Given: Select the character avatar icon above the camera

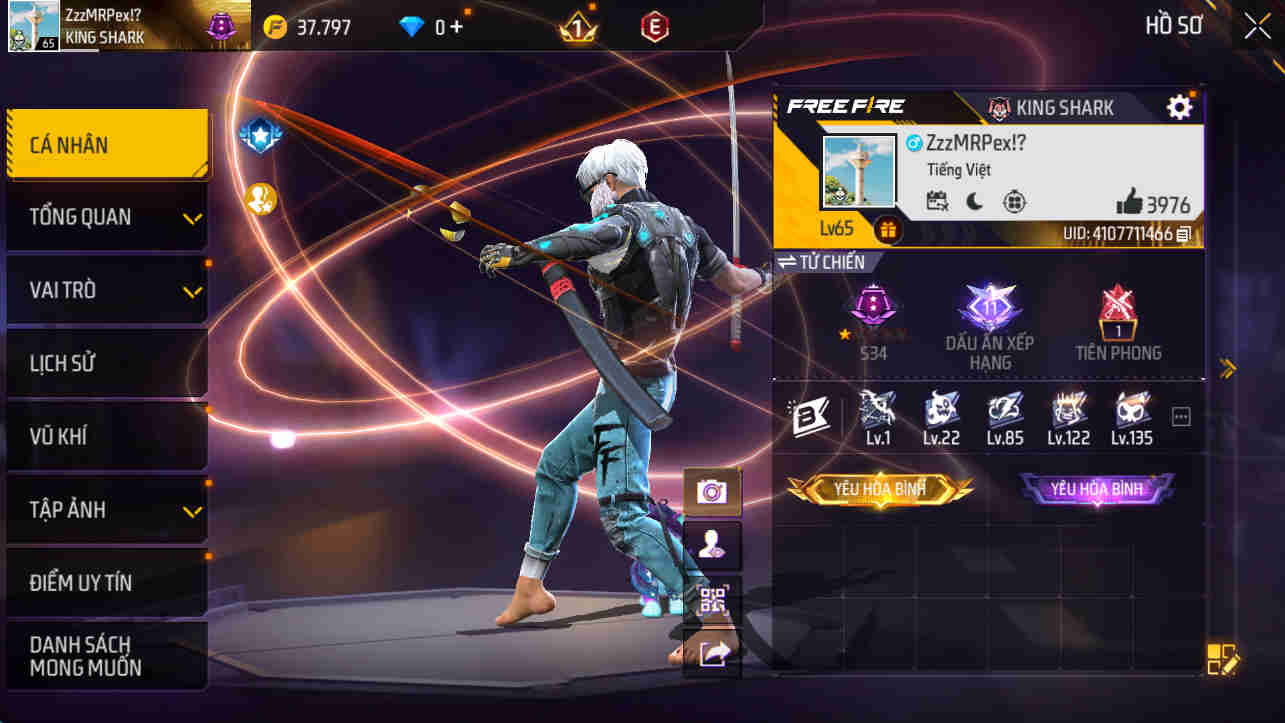Looking at the screenshot, I should pyautogui.click(x=711, y=545).
